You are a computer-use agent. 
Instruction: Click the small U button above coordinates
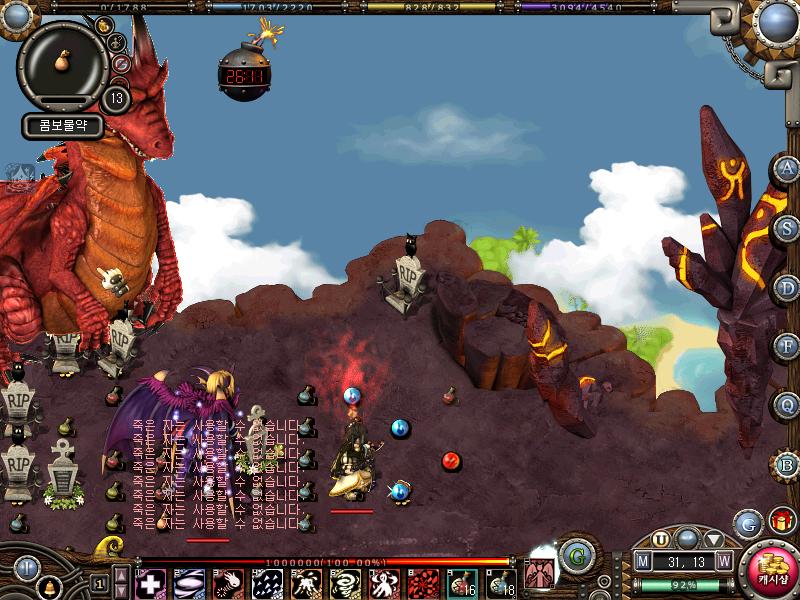pos(660,540)
